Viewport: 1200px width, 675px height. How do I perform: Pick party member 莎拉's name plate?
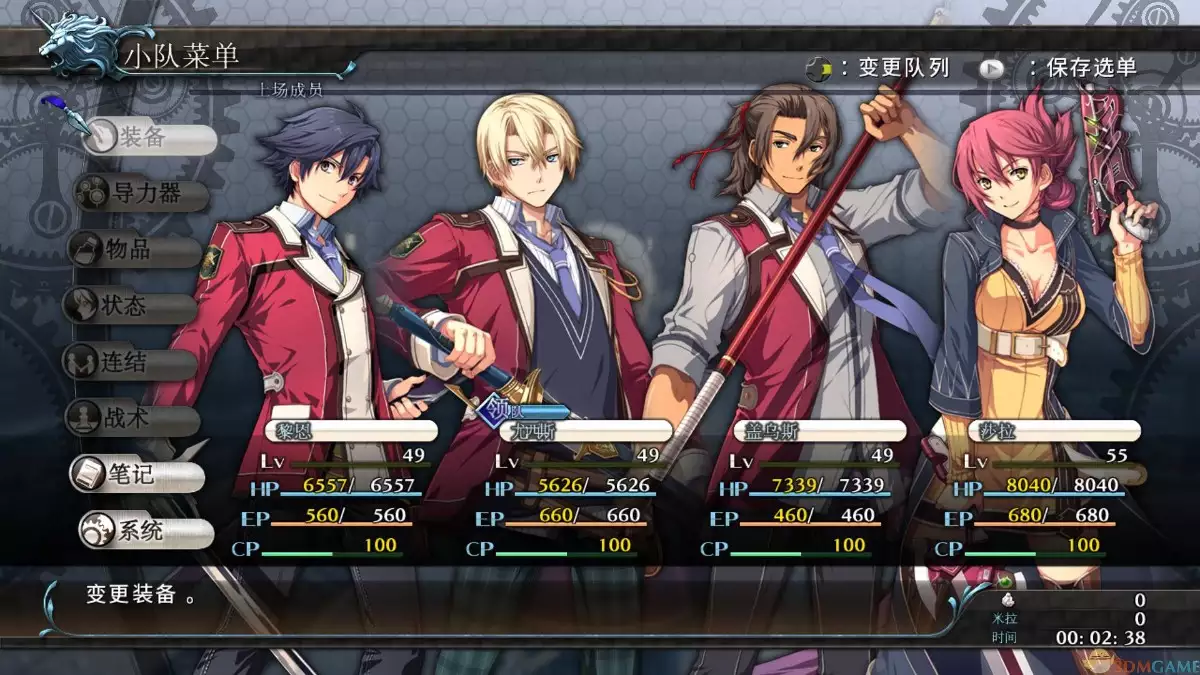[x=1040, y=431]
